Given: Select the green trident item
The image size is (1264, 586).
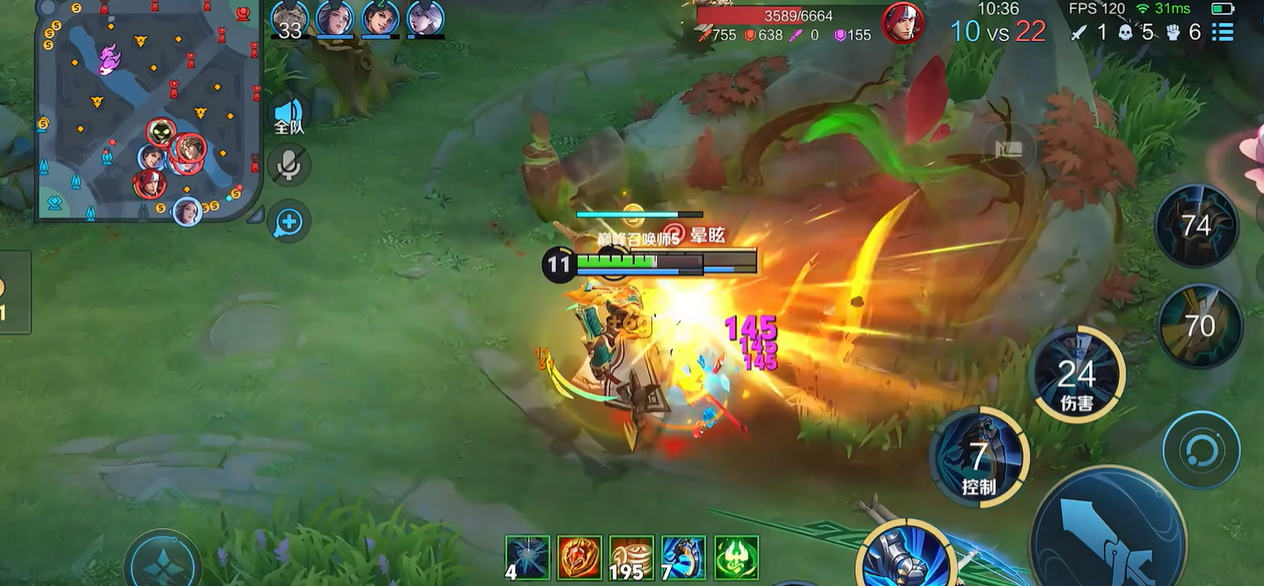Looking at the screenshot, I should pos(735,557).
